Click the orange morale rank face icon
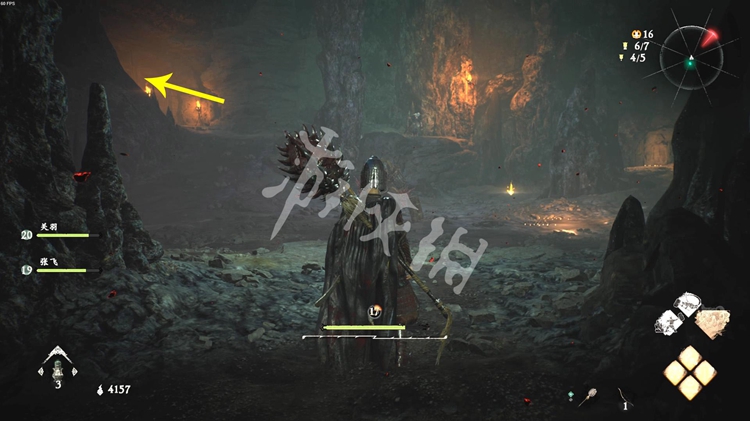 point(634,33)
